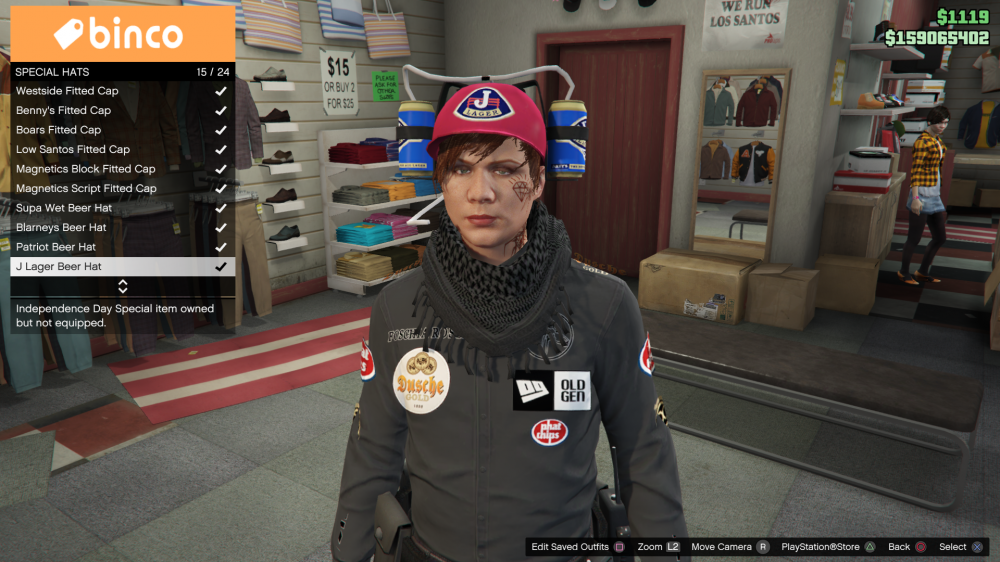The height and width of the screenshot is (562, 1000).
Task: Click the list scroll arrows below the hats
Action: [x=123, y=287]
